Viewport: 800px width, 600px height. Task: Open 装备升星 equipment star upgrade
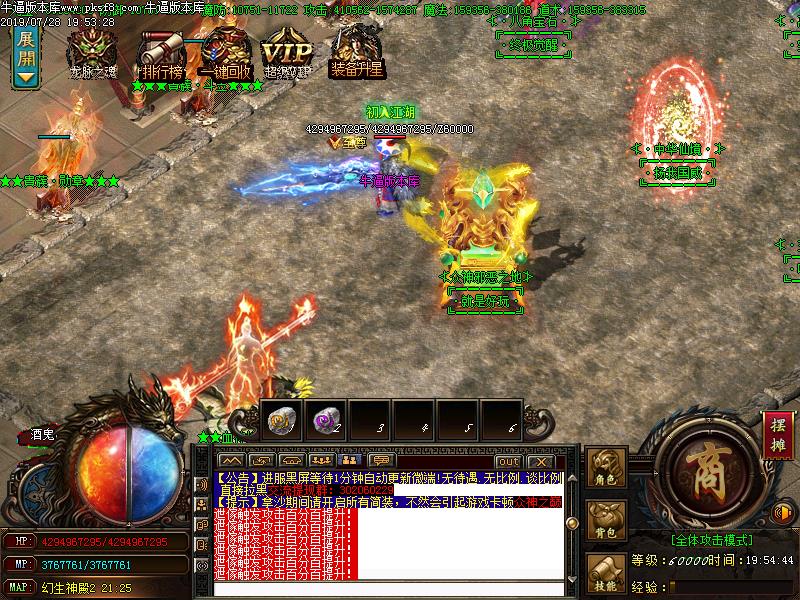357,51
